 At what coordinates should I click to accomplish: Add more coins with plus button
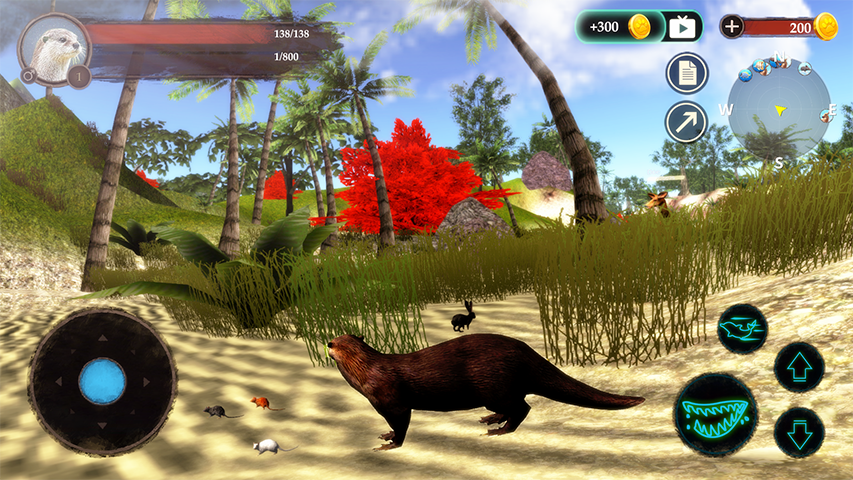click(x=732, y=27)
